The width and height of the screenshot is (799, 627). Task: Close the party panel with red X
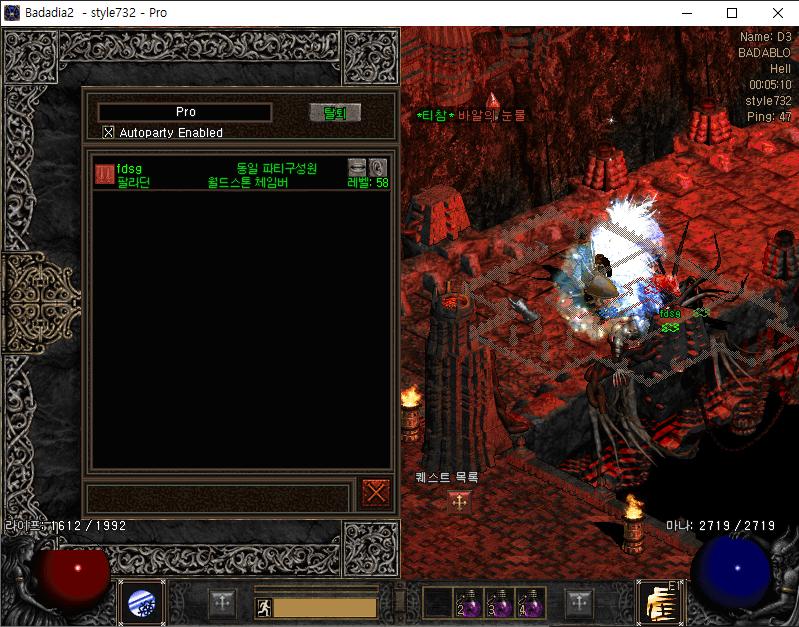pyautogui.click(x=376, y=492)
